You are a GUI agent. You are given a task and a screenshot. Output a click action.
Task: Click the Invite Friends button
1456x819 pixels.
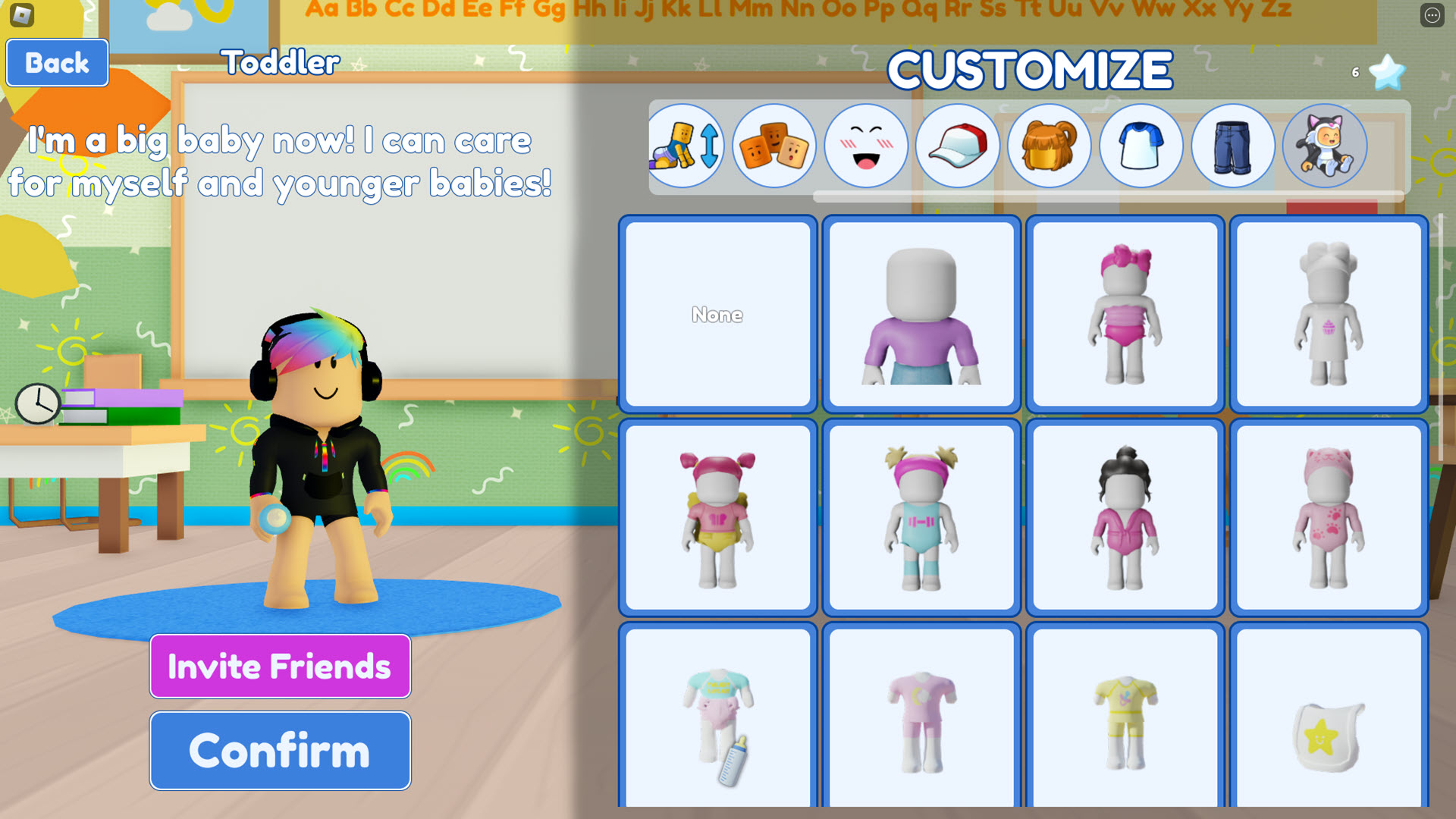coord(280,667)
